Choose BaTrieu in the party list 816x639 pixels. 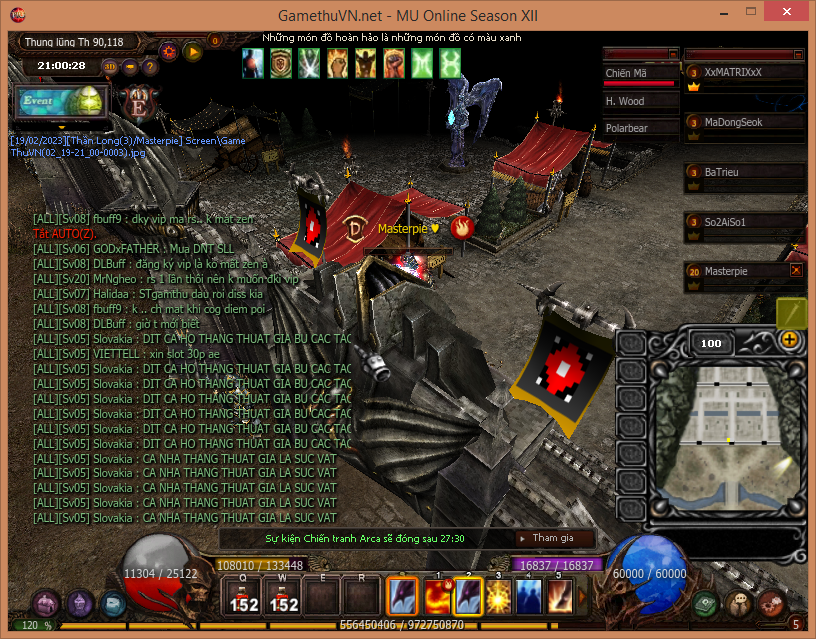[x=743, y=173]
